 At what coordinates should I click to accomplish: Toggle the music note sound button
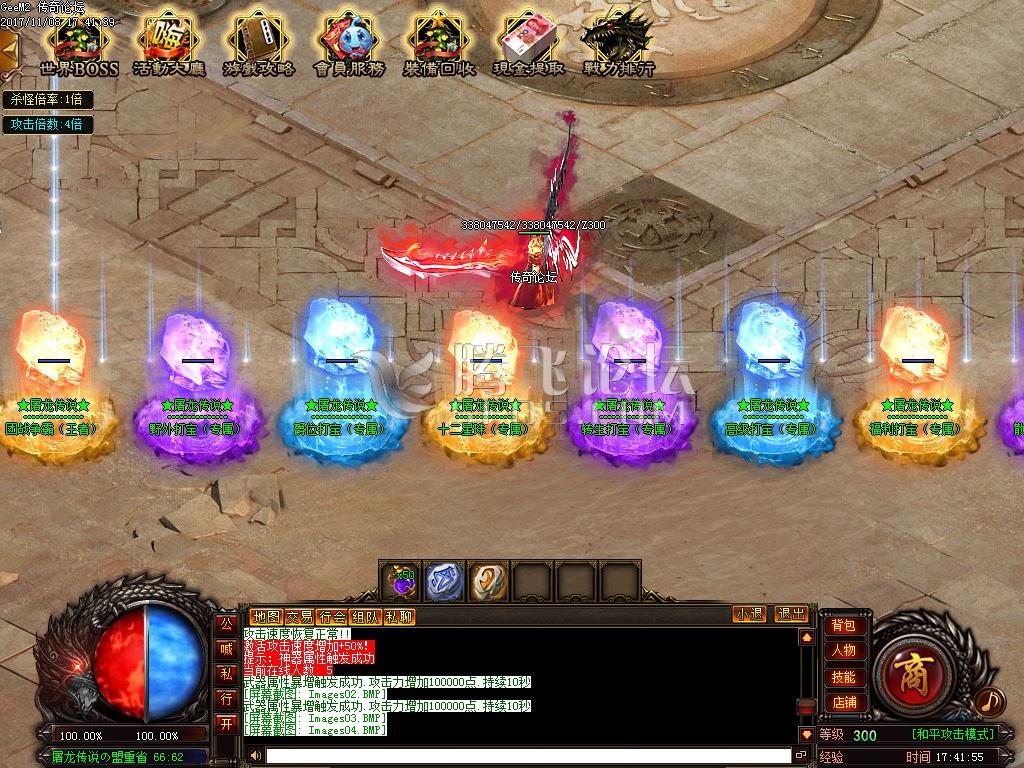coord(989,701)
